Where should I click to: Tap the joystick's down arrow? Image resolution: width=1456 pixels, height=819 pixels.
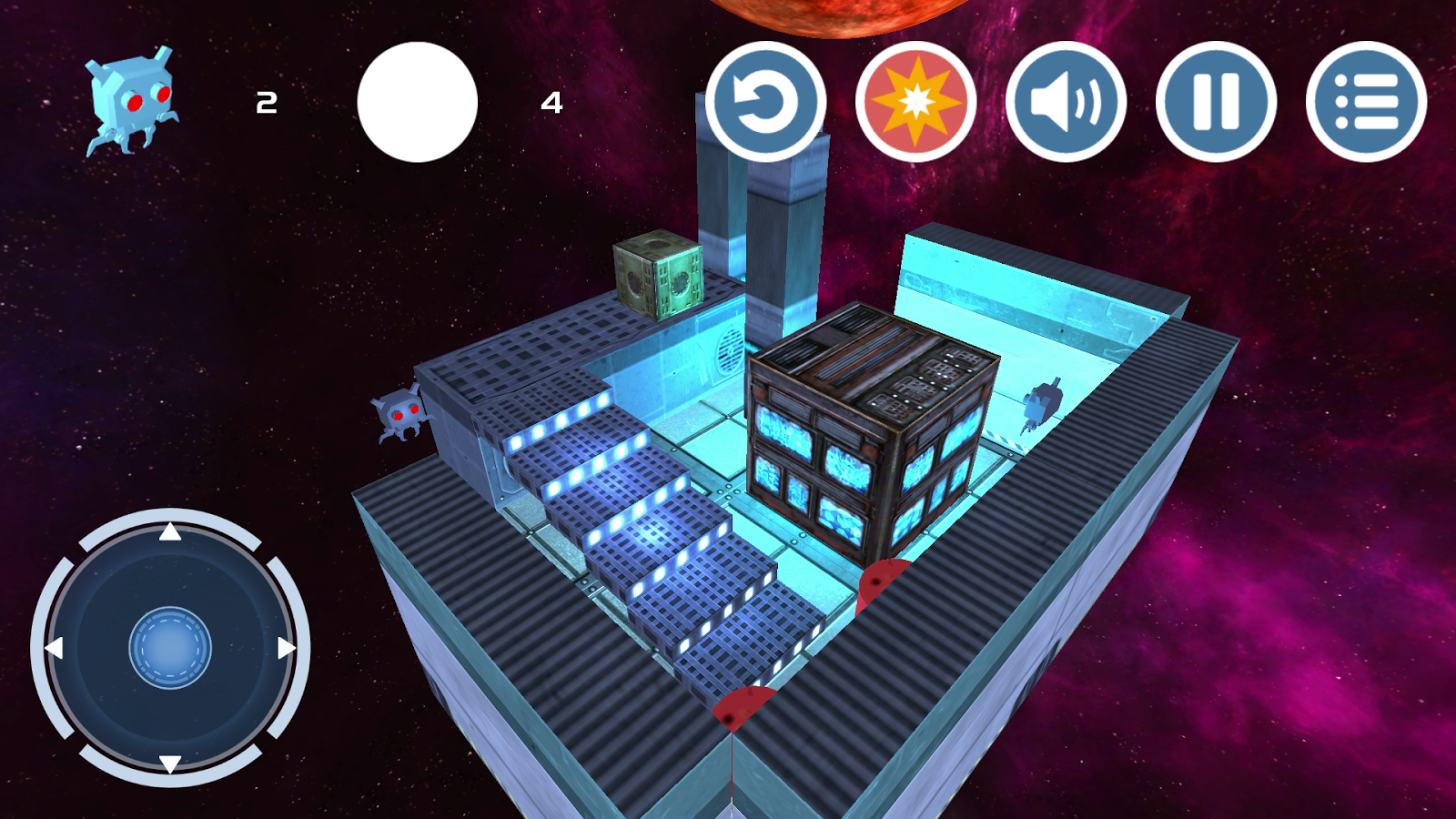point(170,763)
